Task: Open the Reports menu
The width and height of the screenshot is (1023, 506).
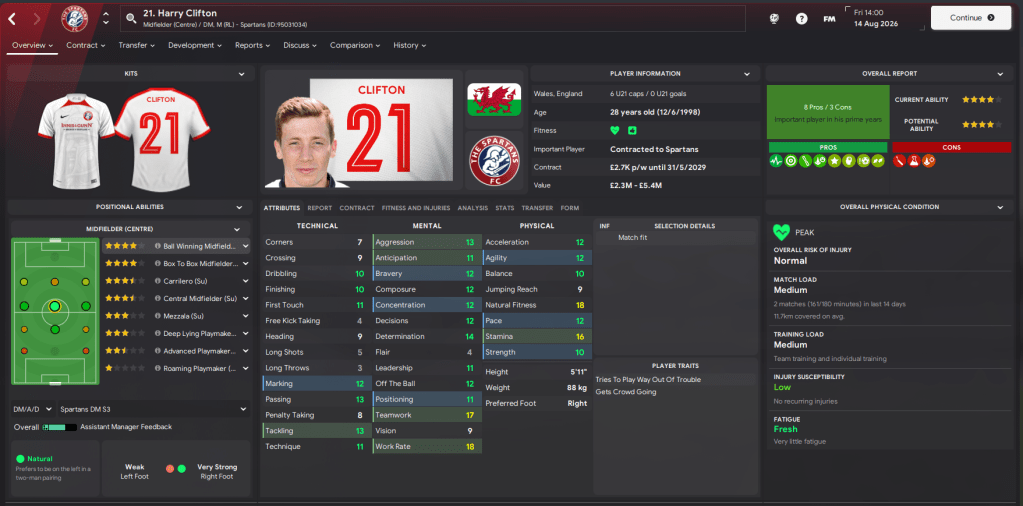Action: [x=252, y=45]
